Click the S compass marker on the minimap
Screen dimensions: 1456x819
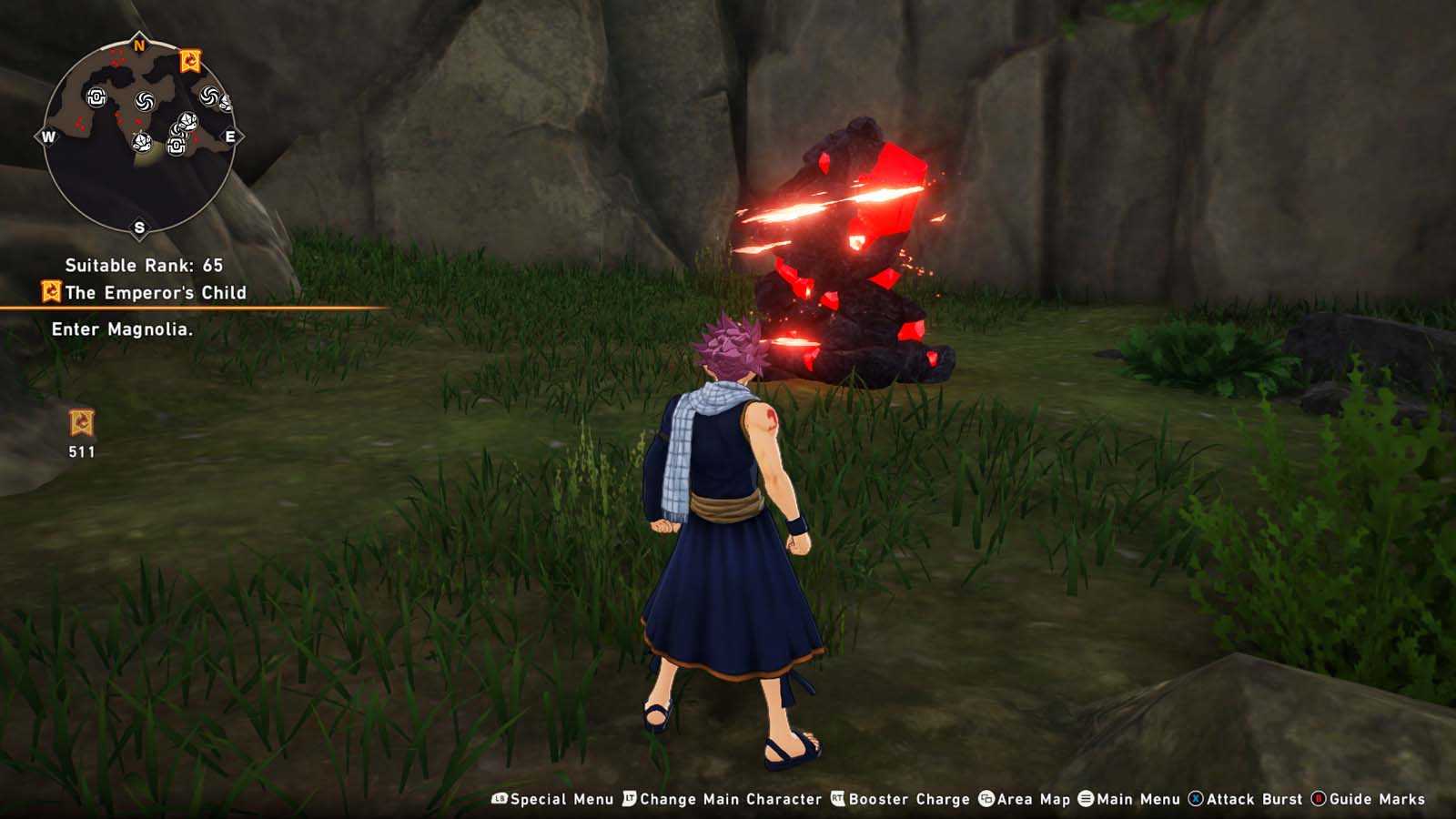click(x=139, y=227)
